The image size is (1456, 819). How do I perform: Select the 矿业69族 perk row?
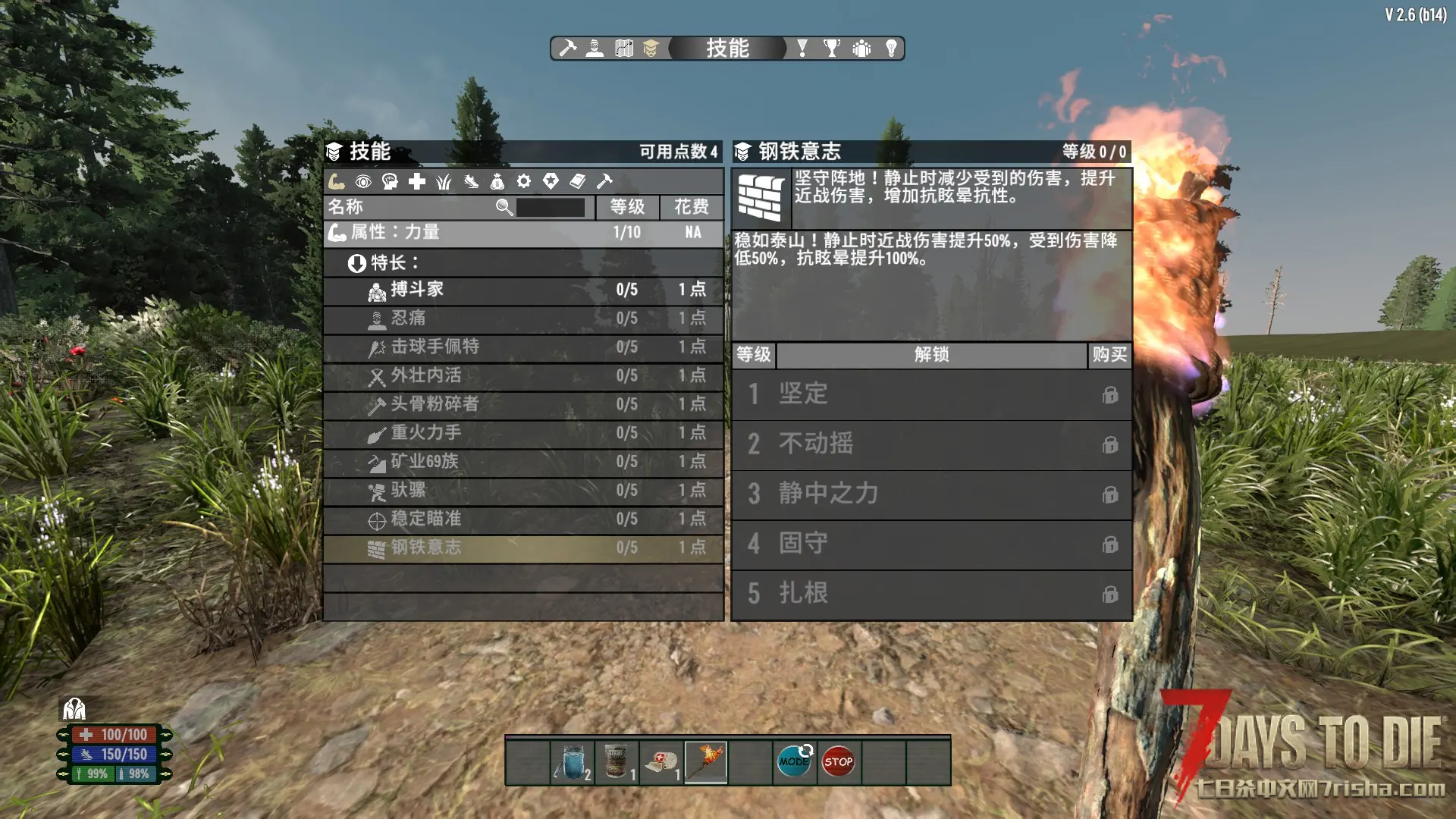pyautogui.click(x=522, y=462)
